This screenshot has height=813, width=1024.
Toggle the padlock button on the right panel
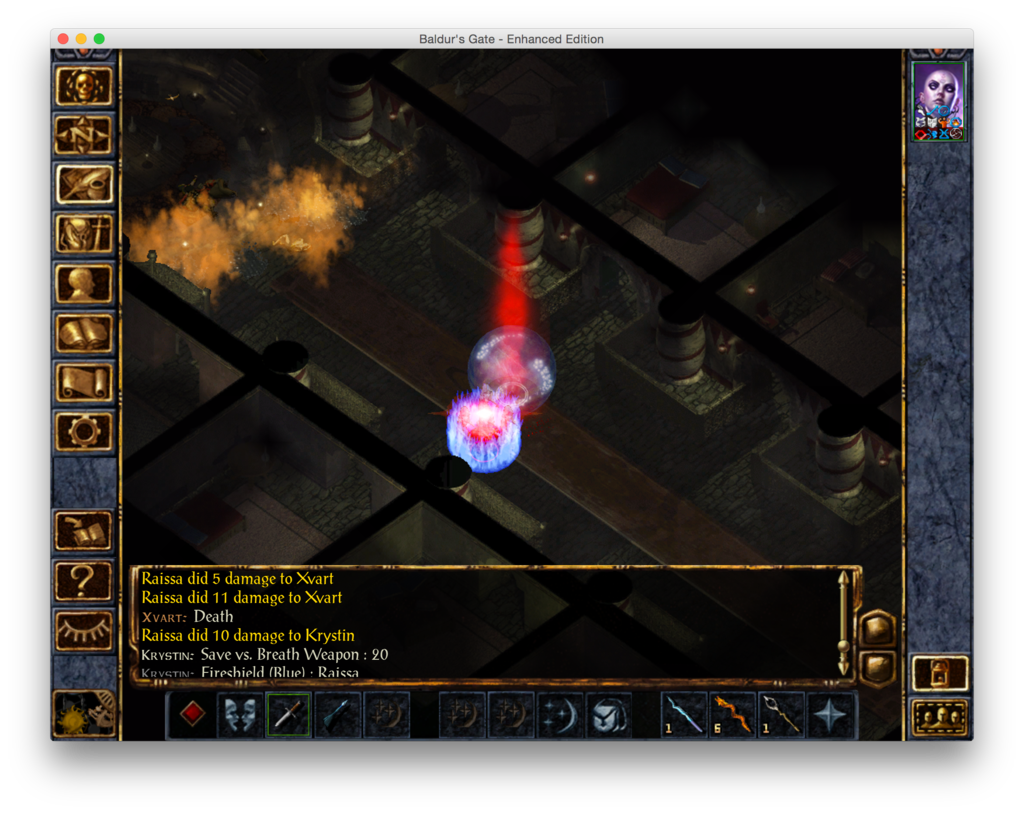pyautogui.click(x=940, y=673)
